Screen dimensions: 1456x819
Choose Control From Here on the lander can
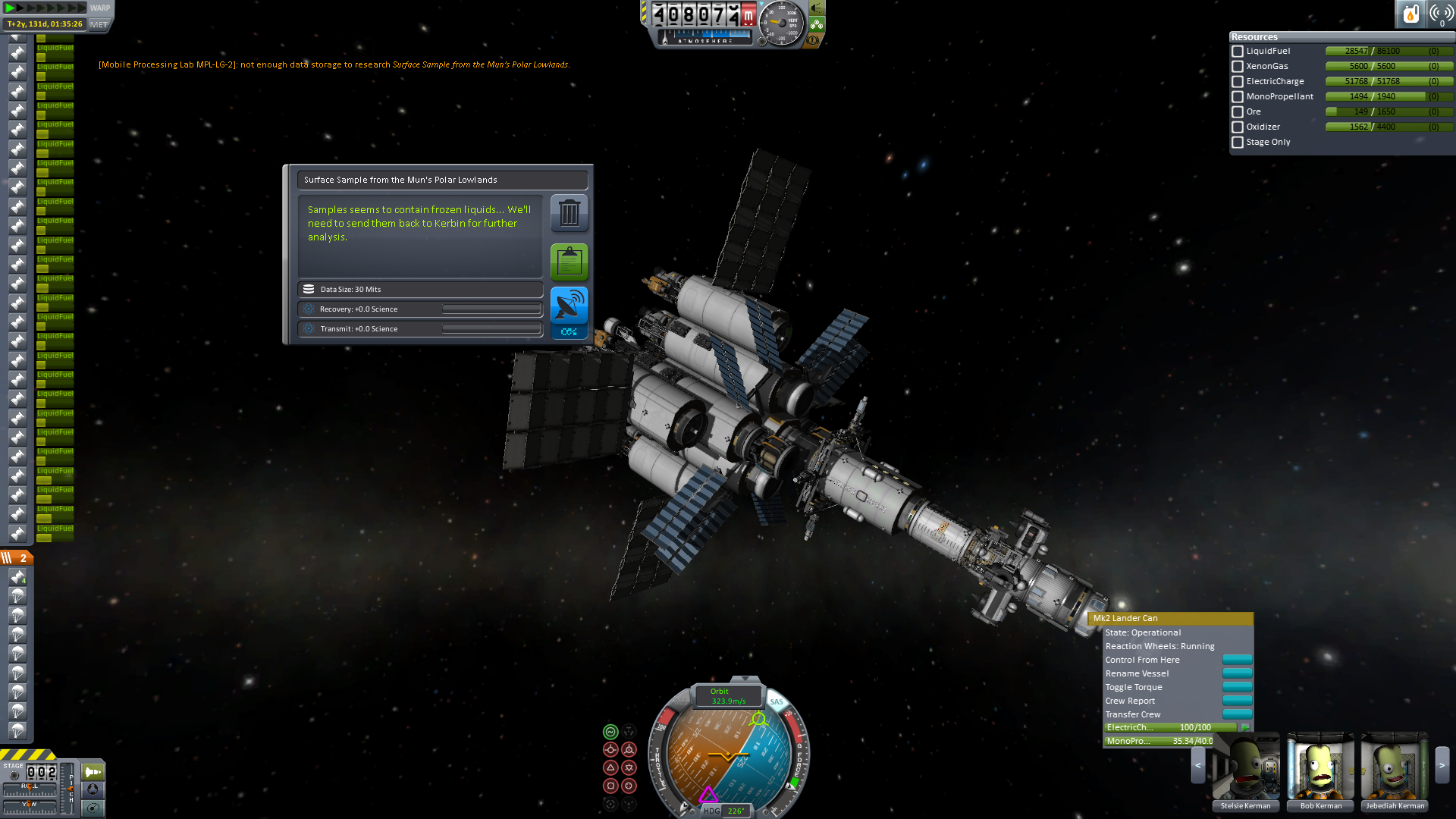1237,660
